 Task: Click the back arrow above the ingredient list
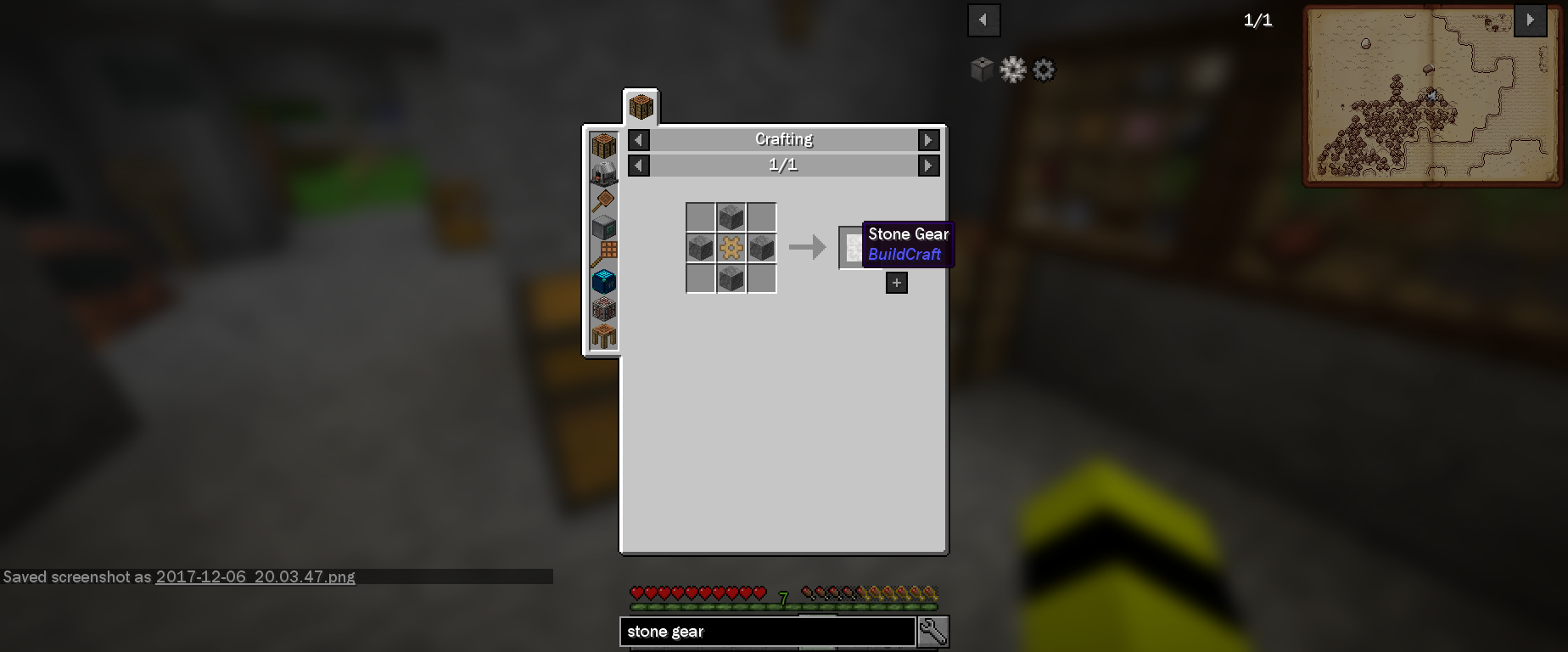click(x=983, y=20)
